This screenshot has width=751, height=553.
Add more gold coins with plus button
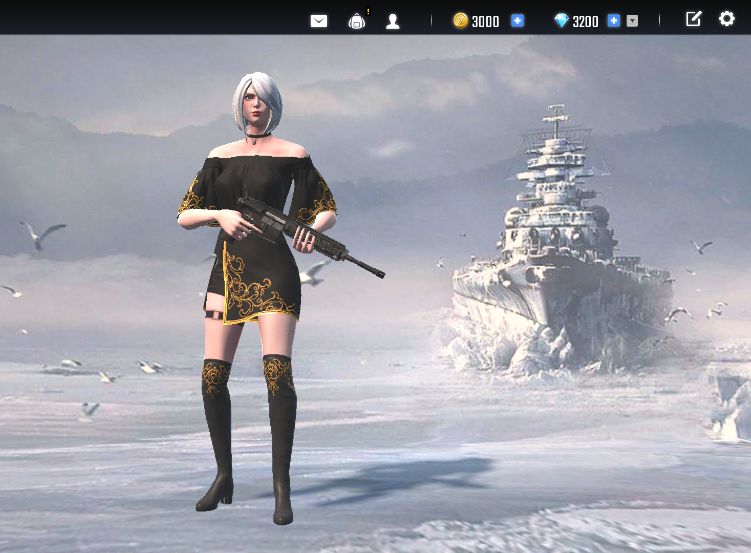coord(517,21)
